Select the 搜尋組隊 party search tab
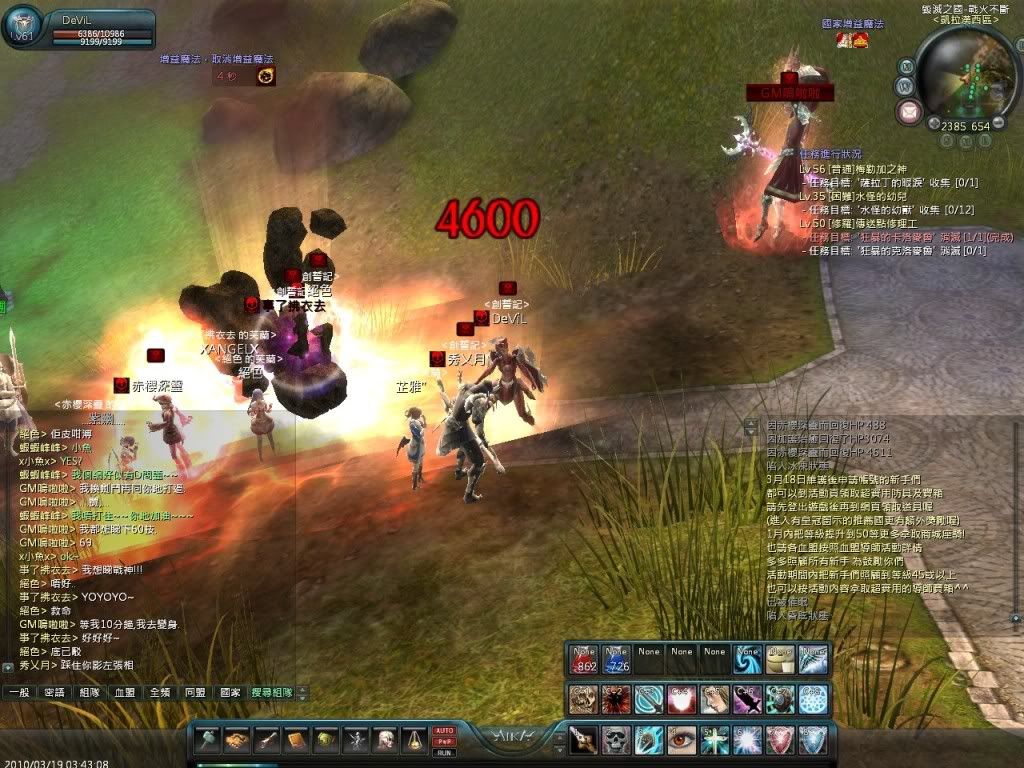Viewport: 1024px width, 768px height. tap(272, 692)
